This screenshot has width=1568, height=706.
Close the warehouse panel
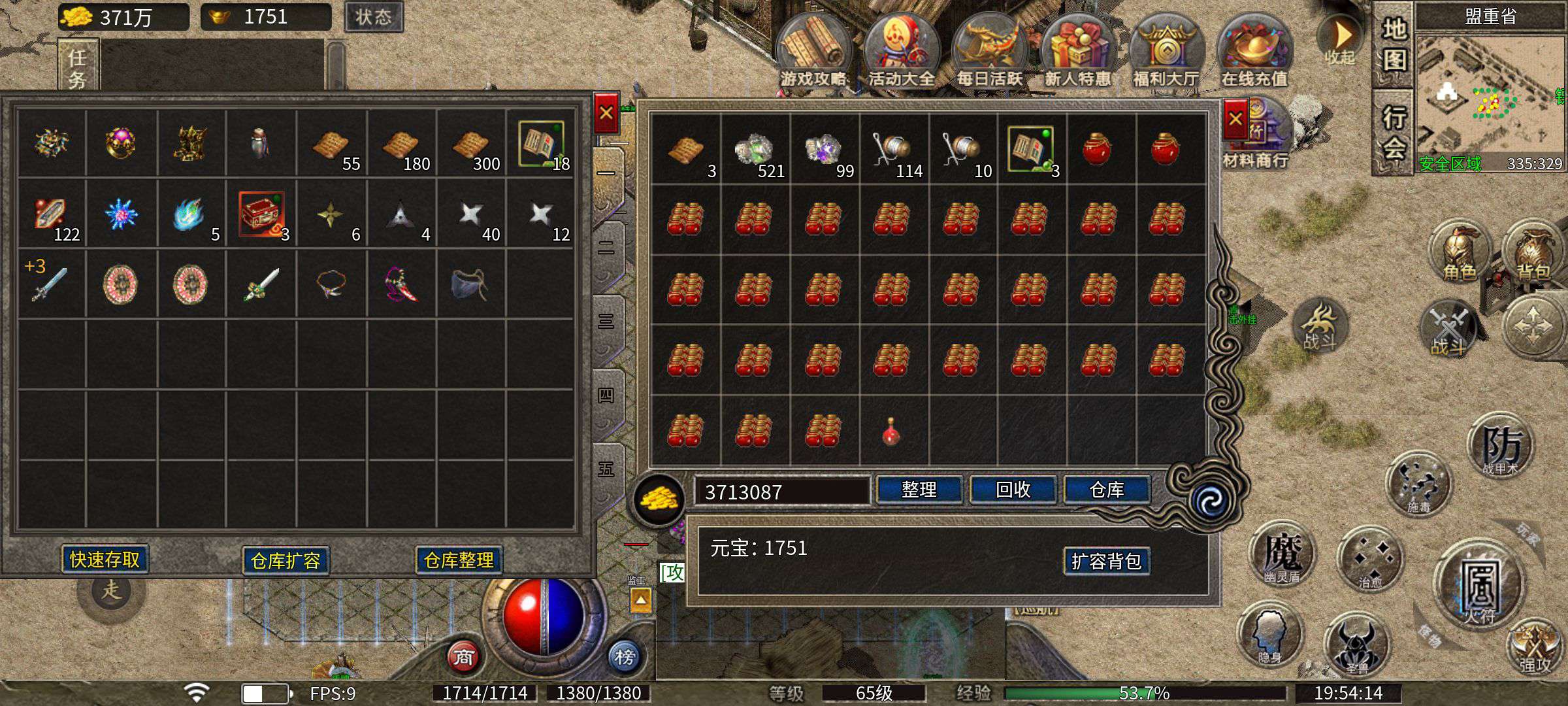[x=606, y=113]
